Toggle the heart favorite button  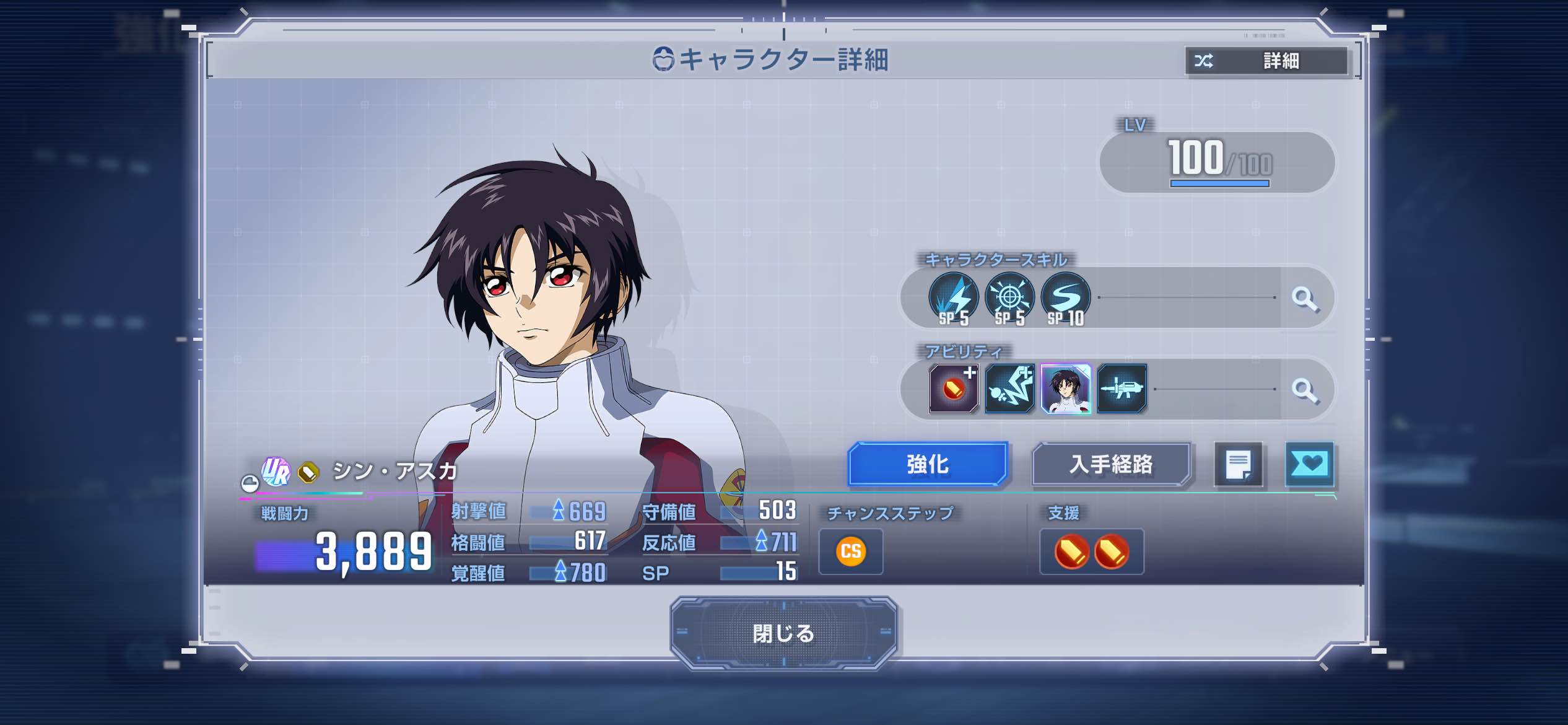(1309, 464)
